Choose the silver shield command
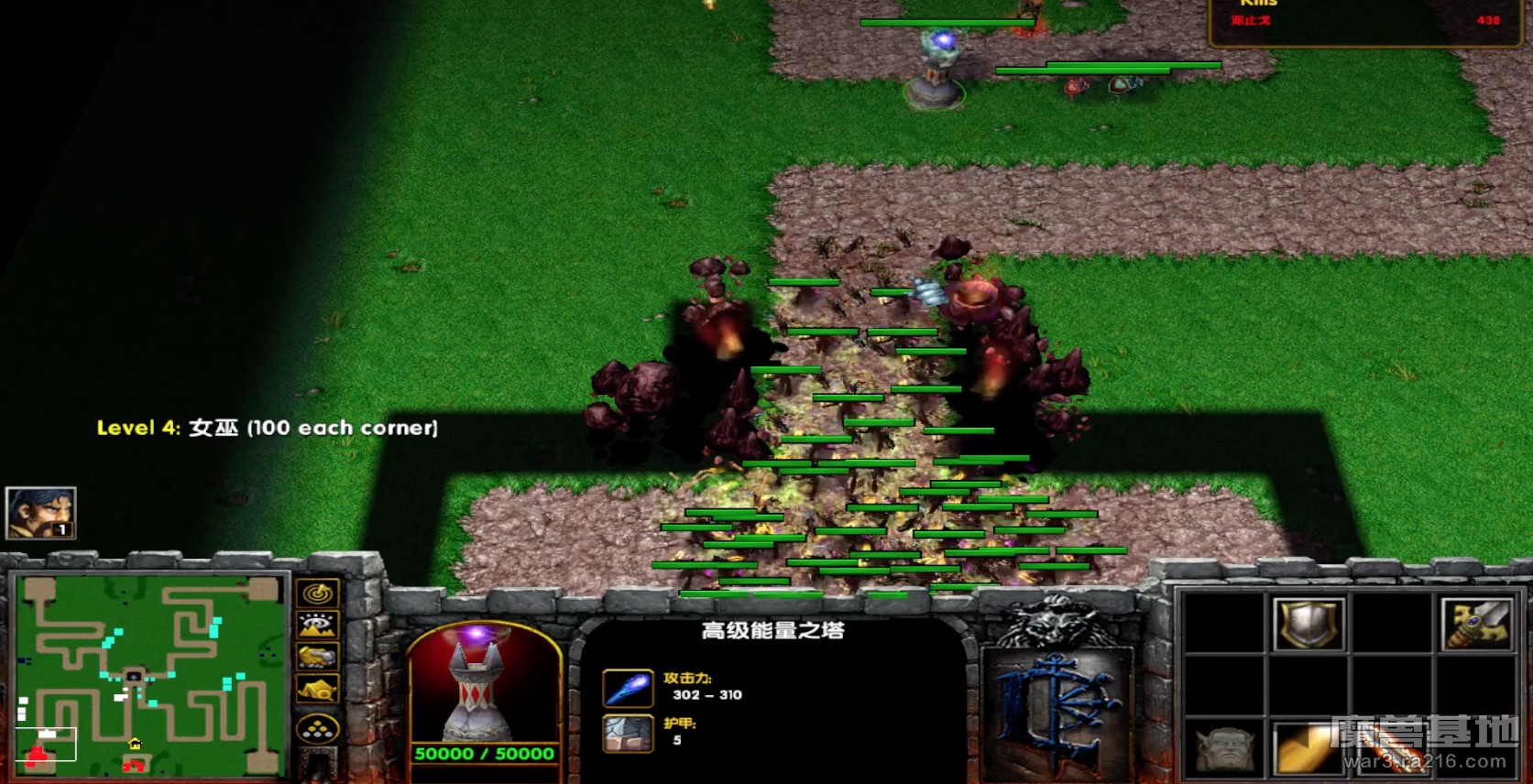The width and height of the screenshot is (1533, 784). [1309, 624]
